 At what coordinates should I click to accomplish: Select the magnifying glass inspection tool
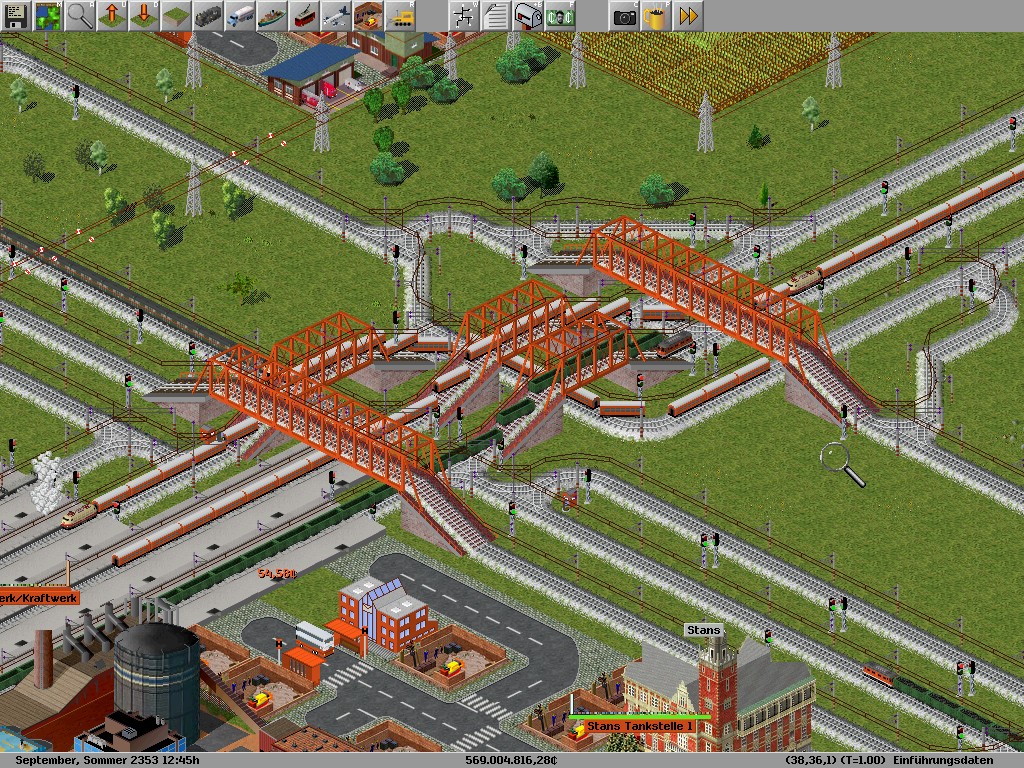[80, 16]
